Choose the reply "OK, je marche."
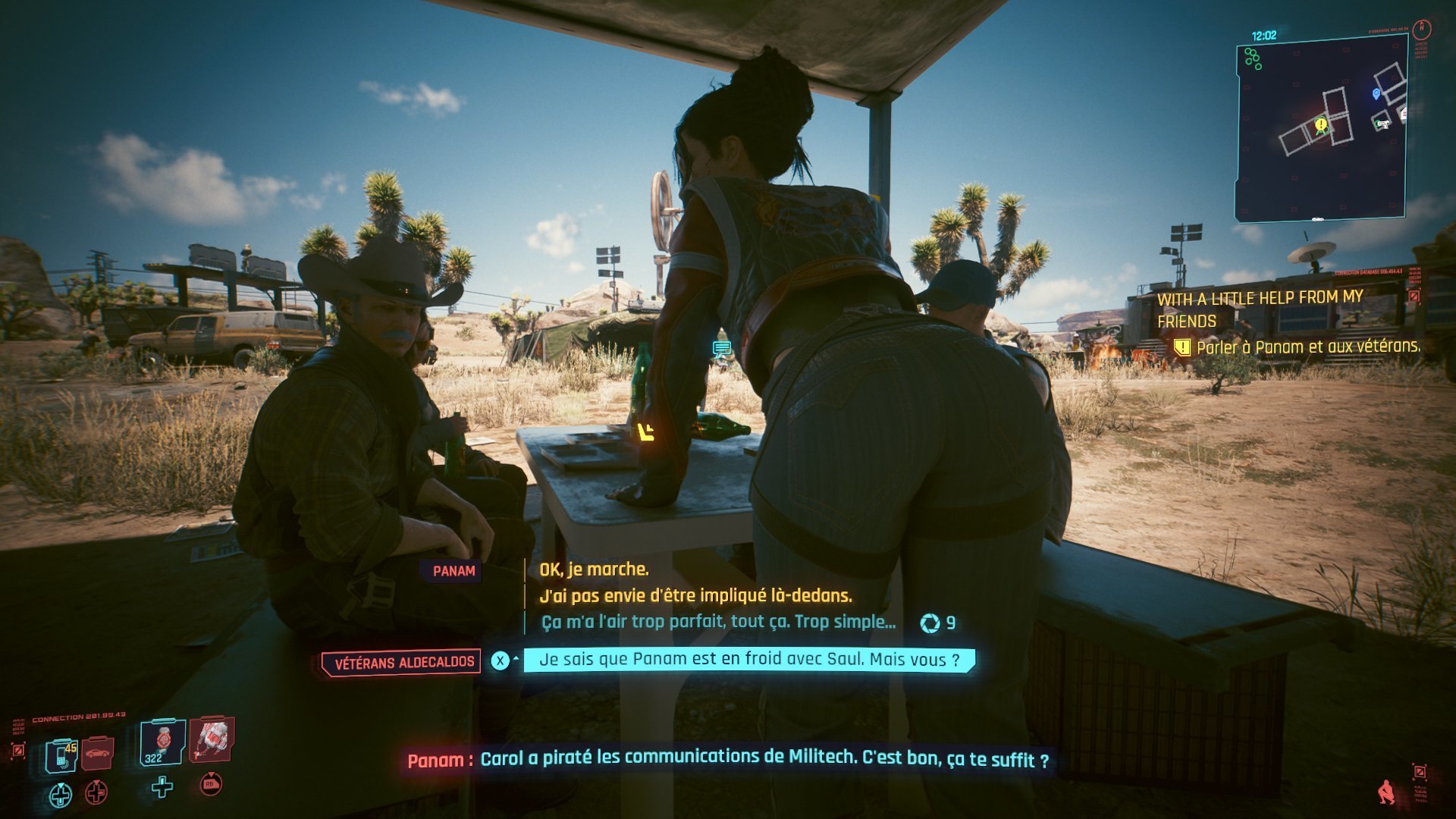The height and width of the screenshot is (819, 1456). [x=594, y=570]
